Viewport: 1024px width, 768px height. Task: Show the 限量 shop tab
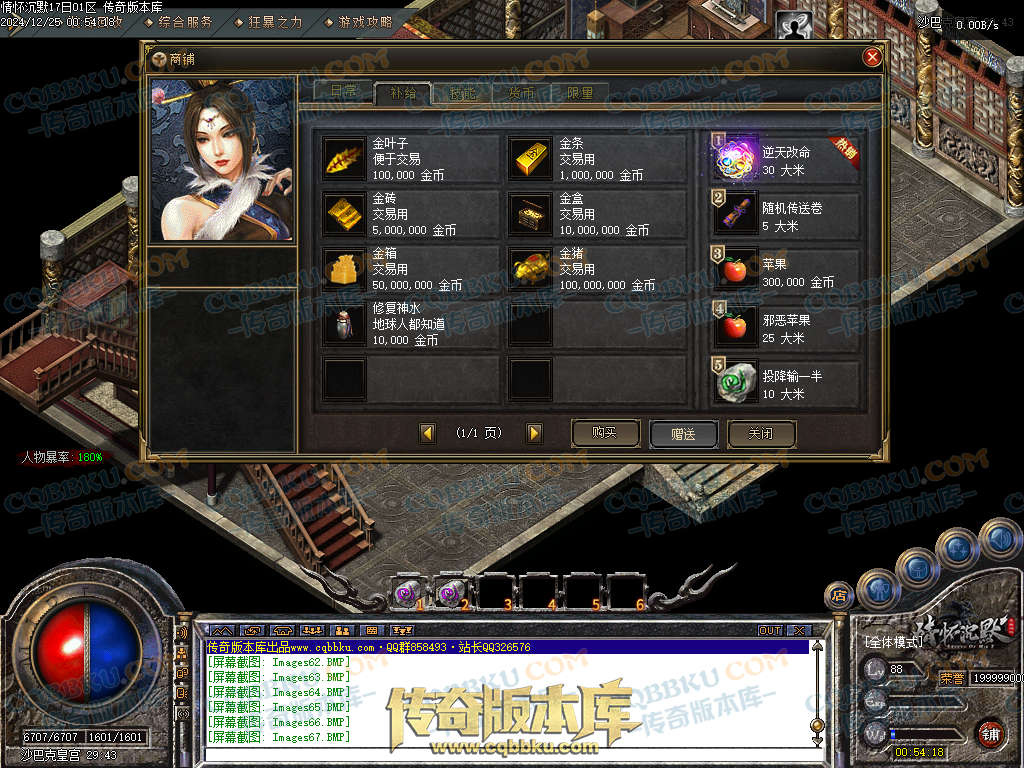pyautogui.click(x=580, y=93)
